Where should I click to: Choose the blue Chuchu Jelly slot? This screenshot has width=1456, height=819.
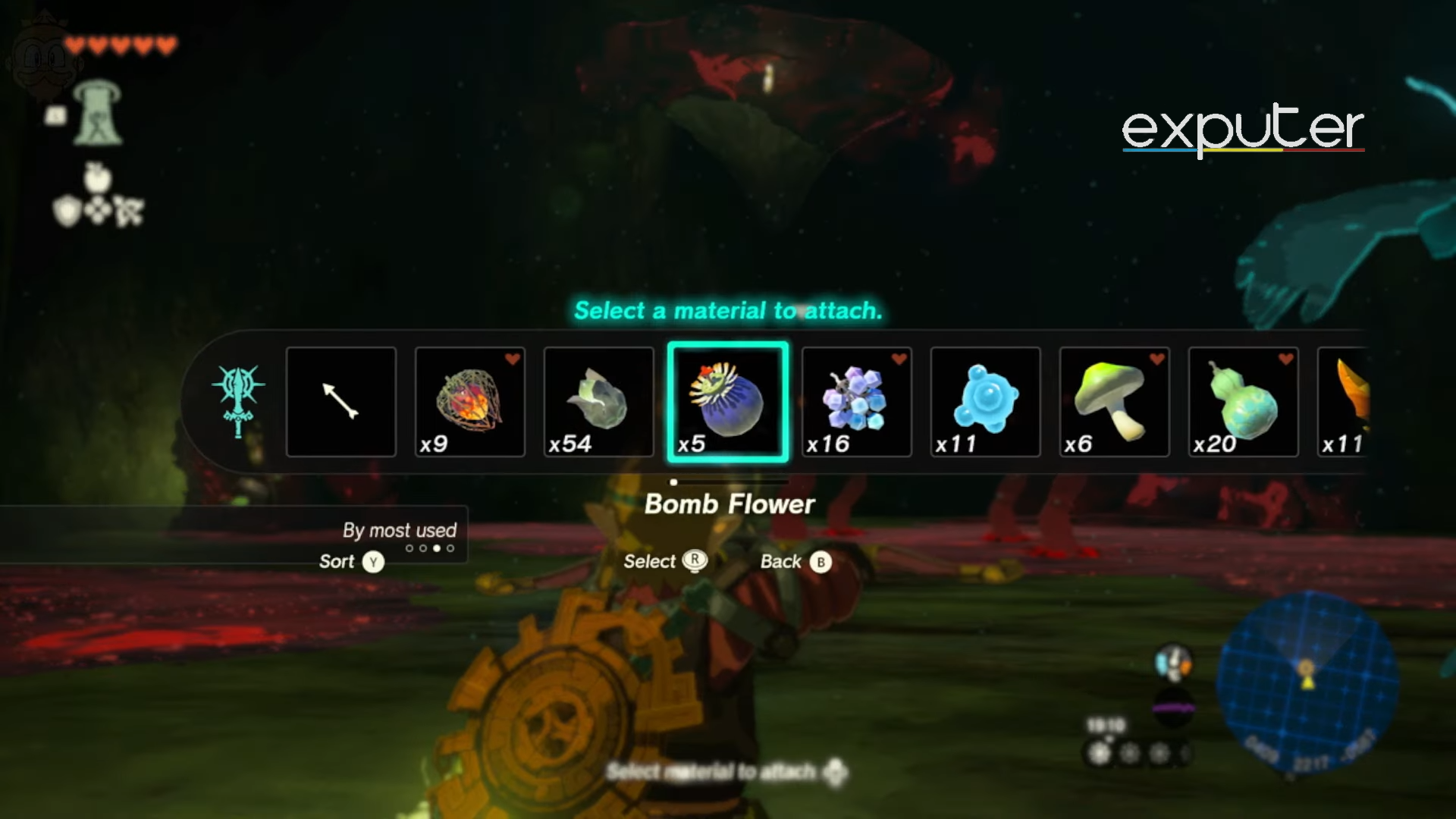[986, 402]
